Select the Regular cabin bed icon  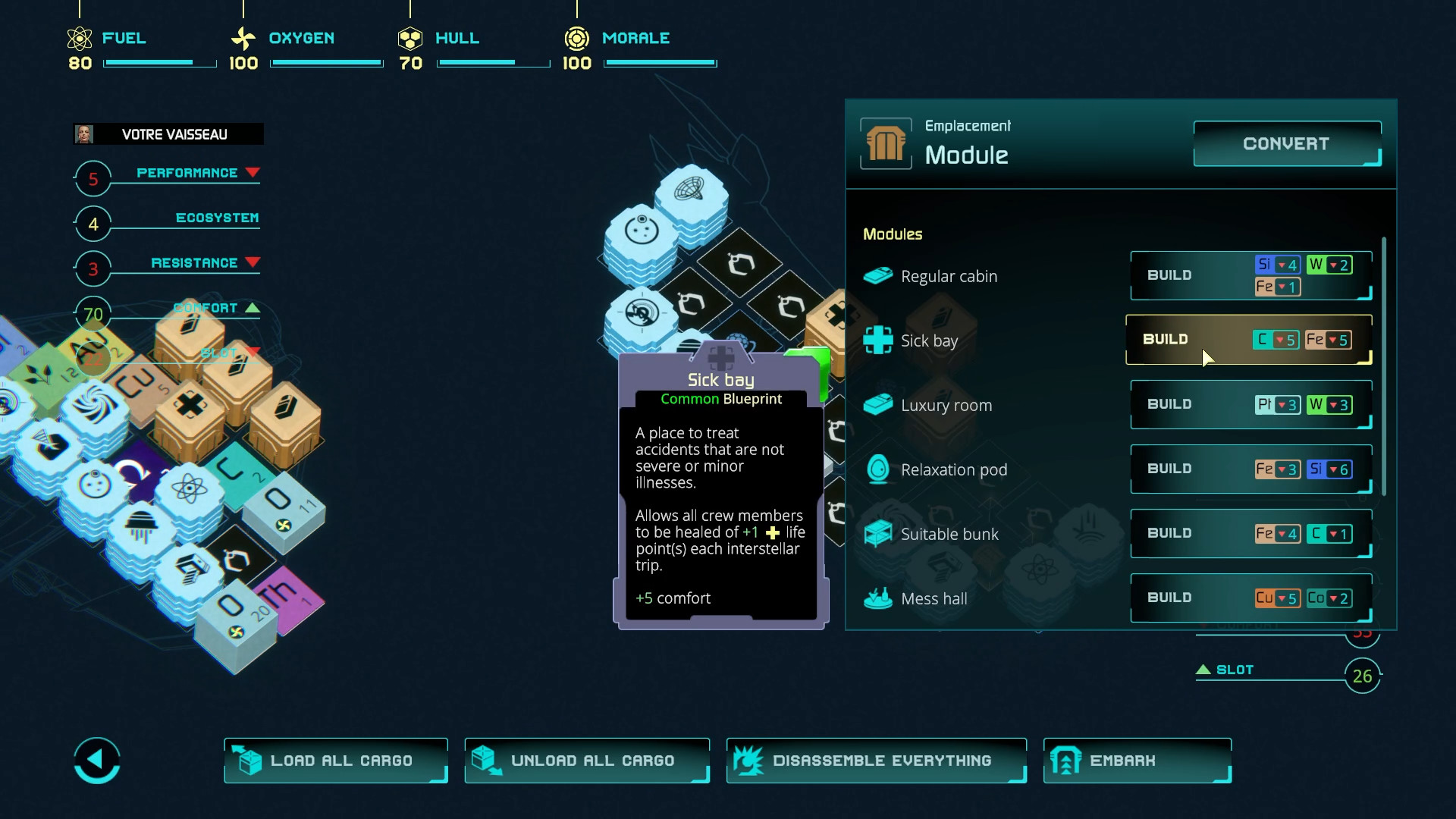click(878, 275)
